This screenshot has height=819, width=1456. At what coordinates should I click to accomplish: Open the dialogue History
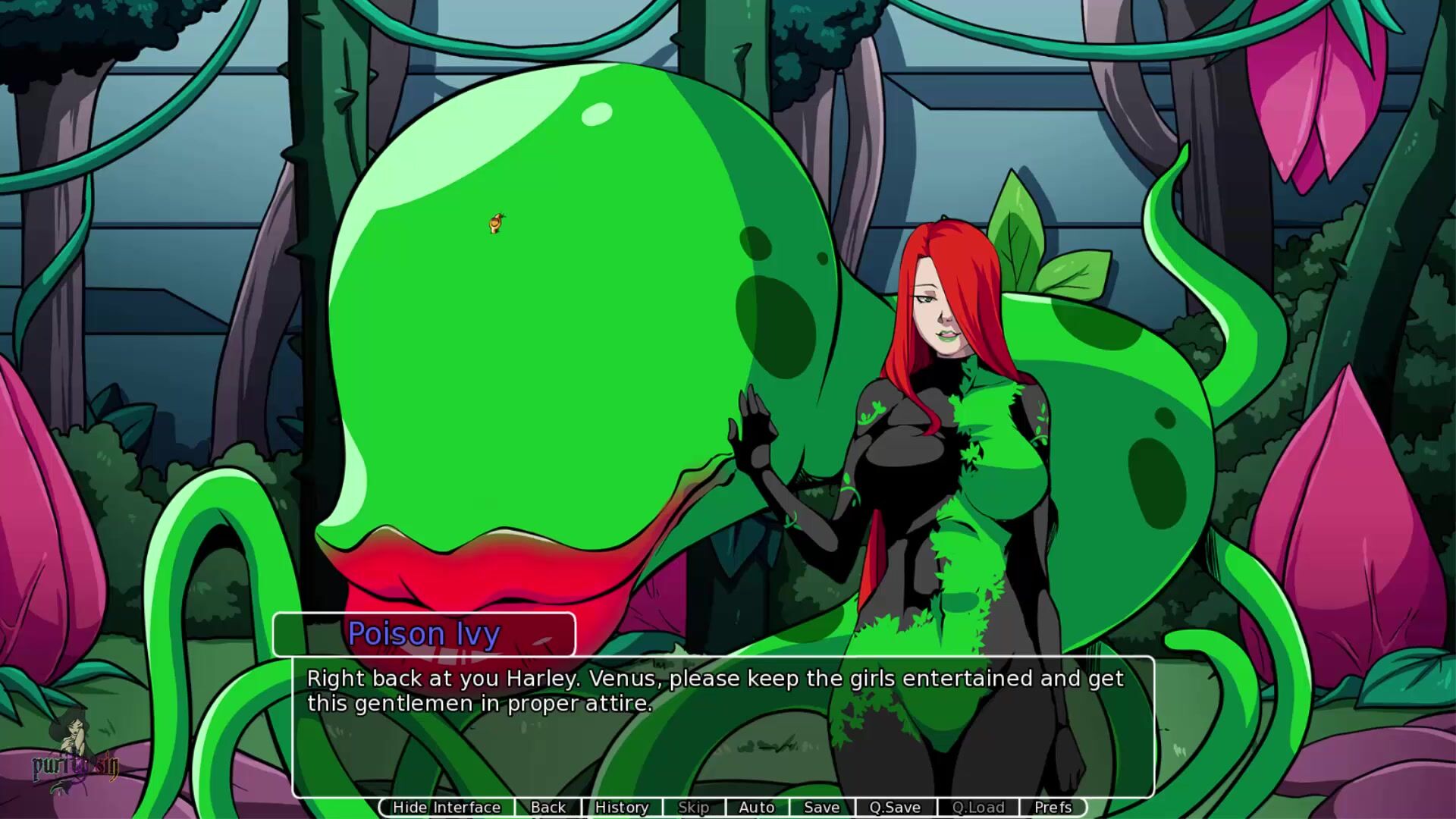[621, 808]
